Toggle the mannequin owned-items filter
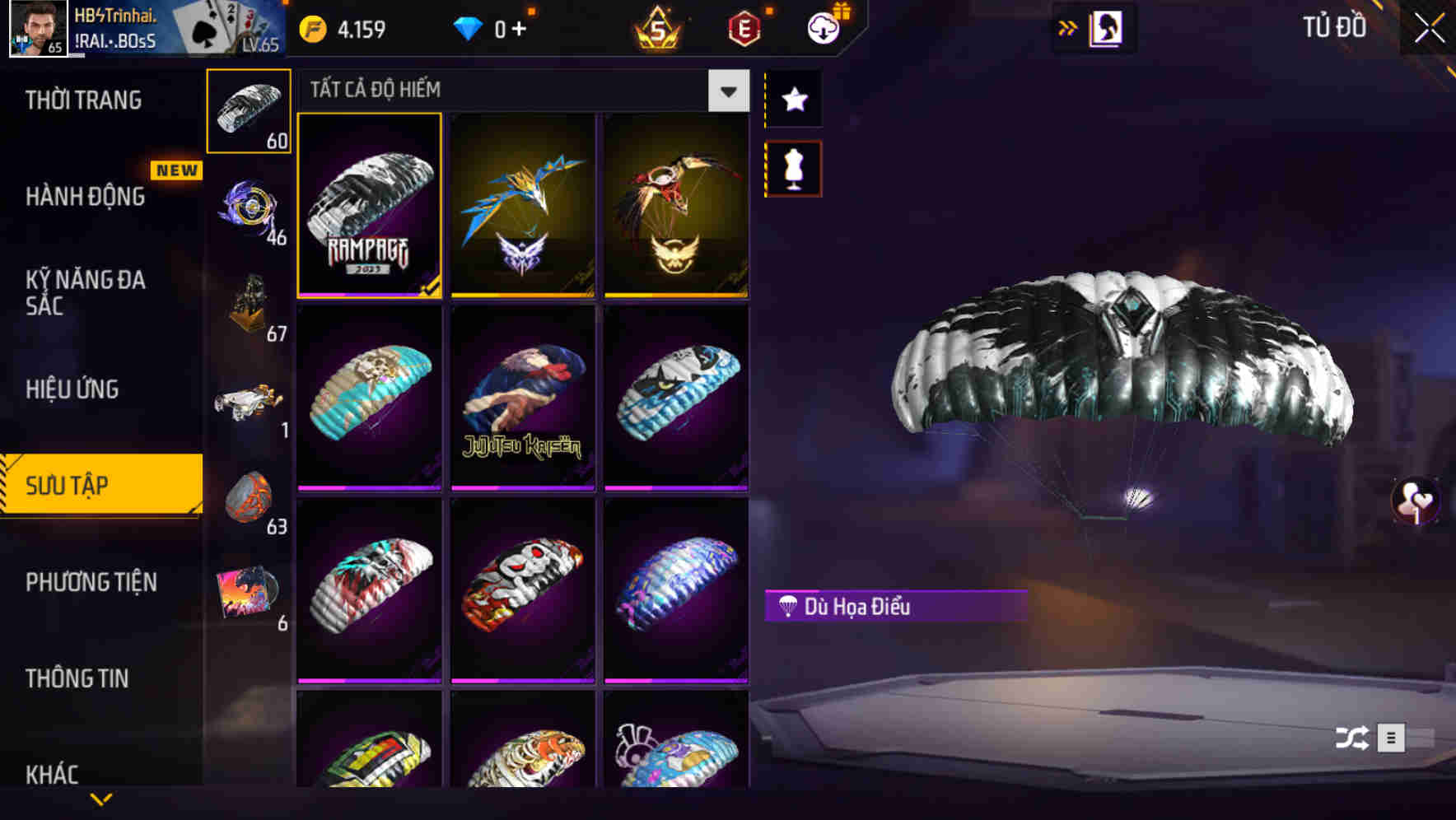1456x820 pixels. tap(793, 167)
